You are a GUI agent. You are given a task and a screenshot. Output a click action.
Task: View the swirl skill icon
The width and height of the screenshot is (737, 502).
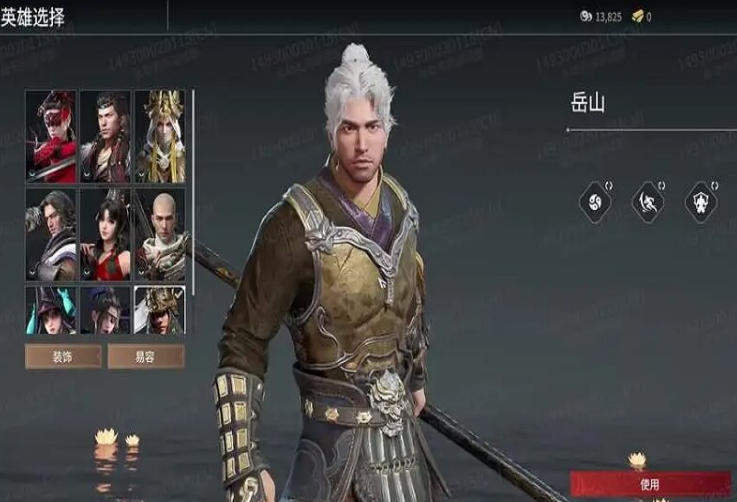coord(595,203)
